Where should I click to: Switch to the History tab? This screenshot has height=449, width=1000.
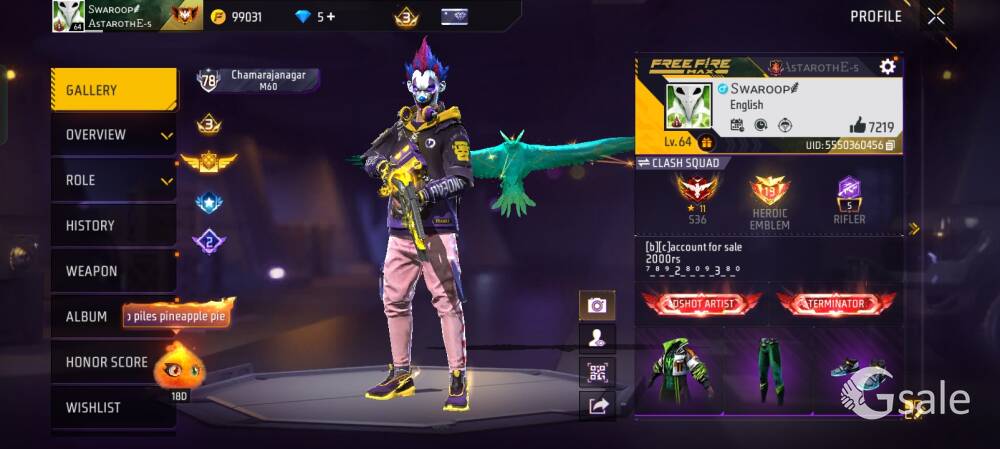[x=113, y=226]
